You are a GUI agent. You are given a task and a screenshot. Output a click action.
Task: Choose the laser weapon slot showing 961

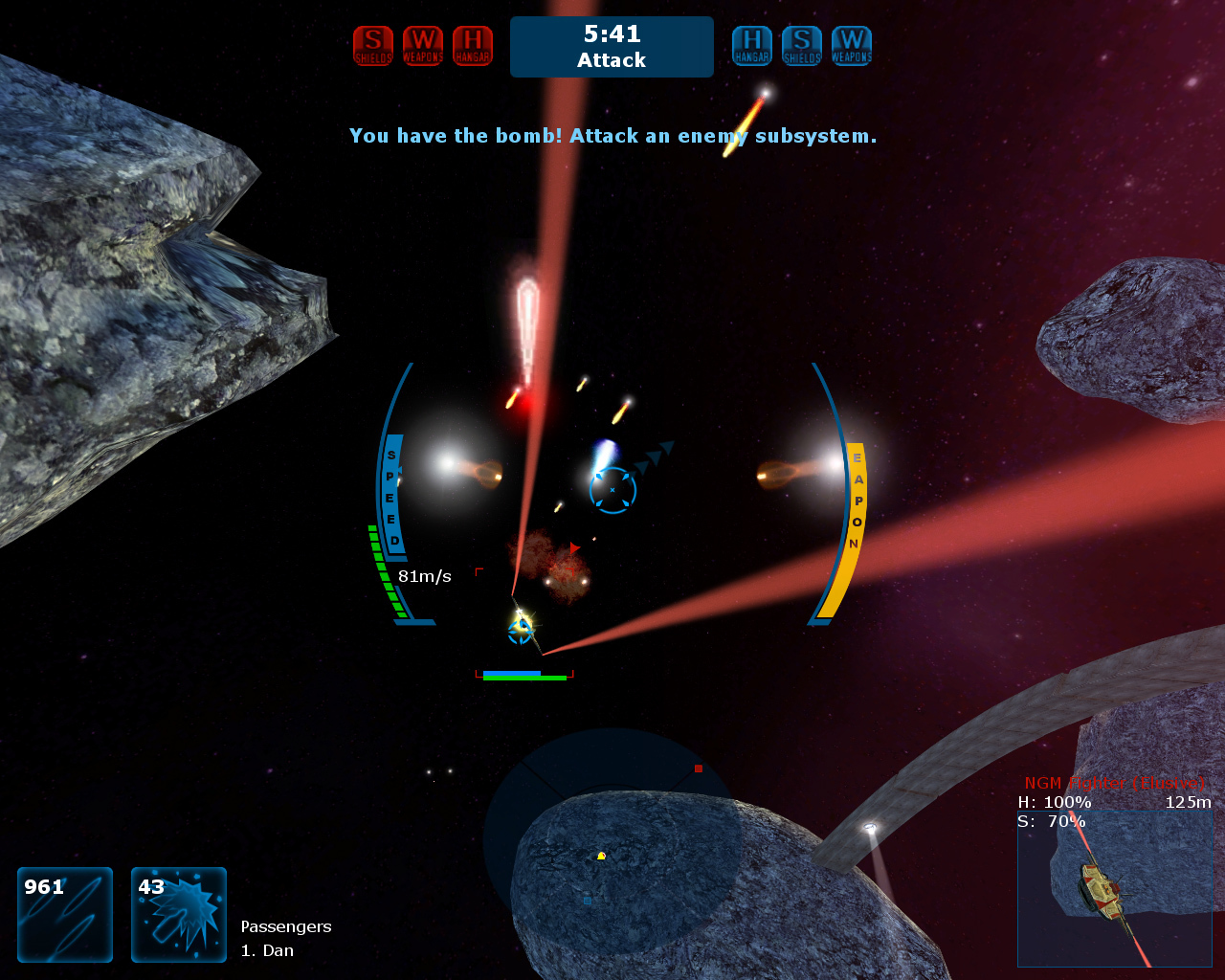pyautogui.click(x=65, y=914)
